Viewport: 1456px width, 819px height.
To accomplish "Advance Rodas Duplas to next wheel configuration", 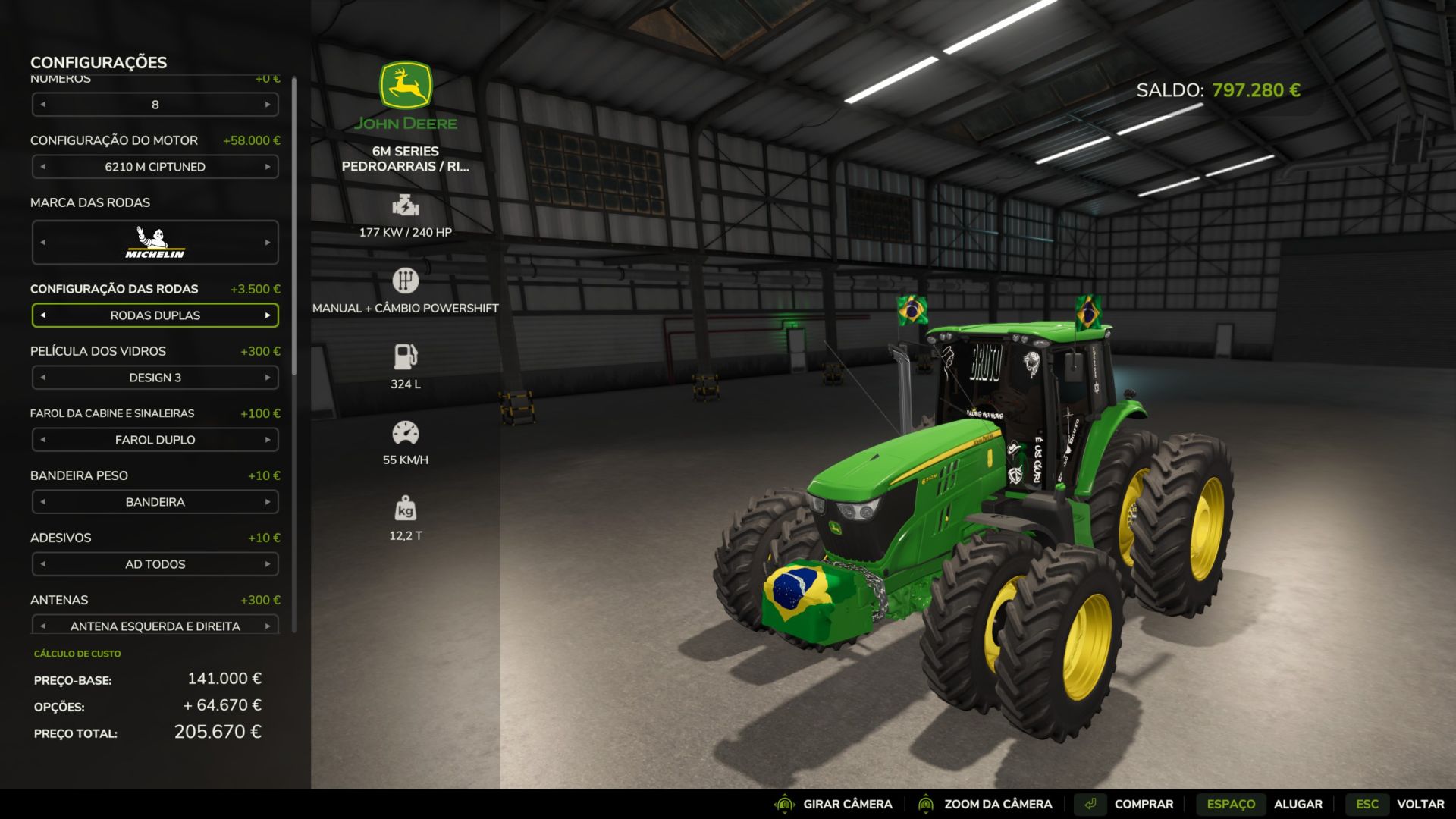I will (x=268, y=315).
